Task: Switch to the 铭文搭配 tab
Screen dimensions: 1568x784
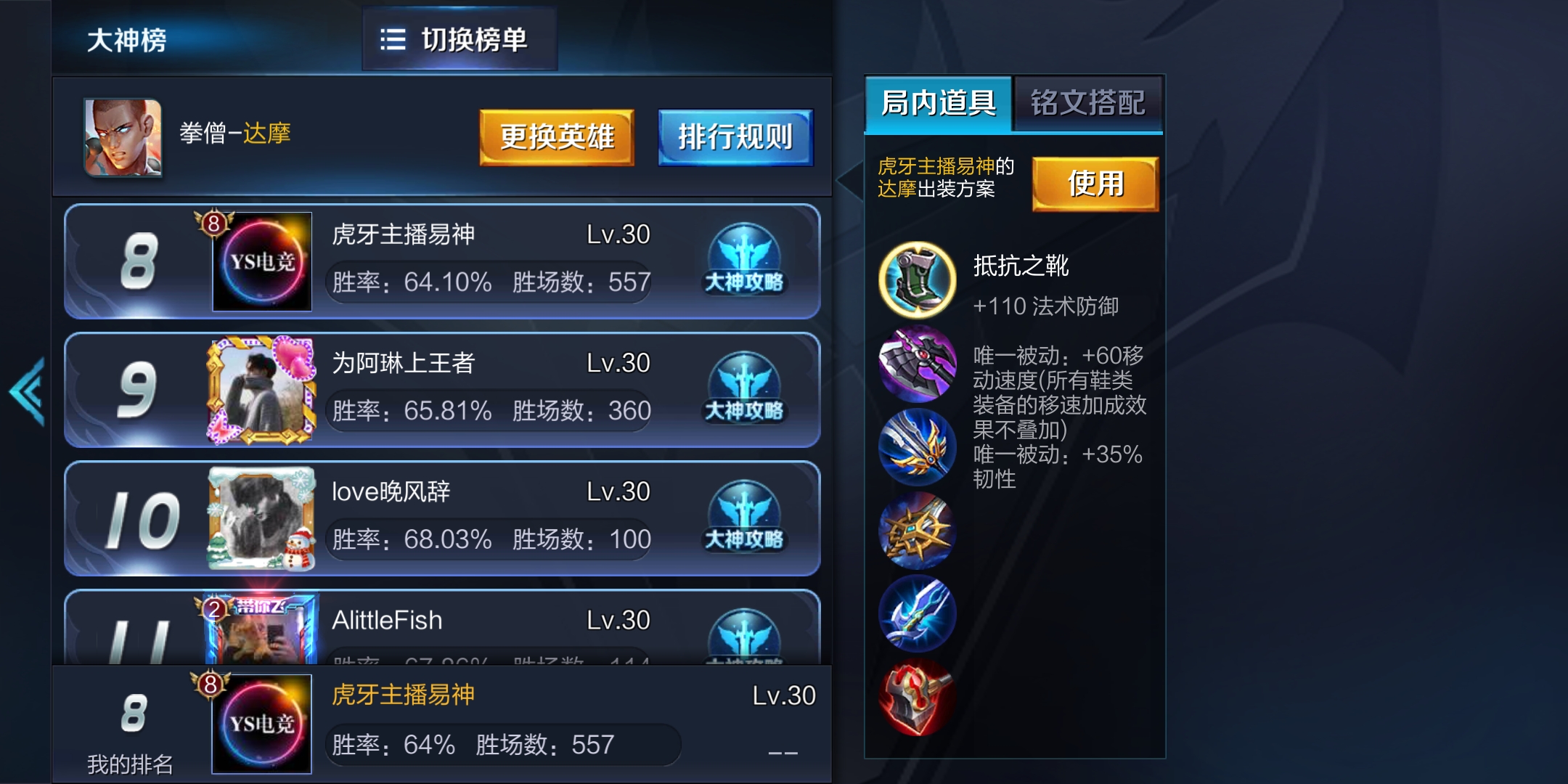Action: tap(1088, 104)
